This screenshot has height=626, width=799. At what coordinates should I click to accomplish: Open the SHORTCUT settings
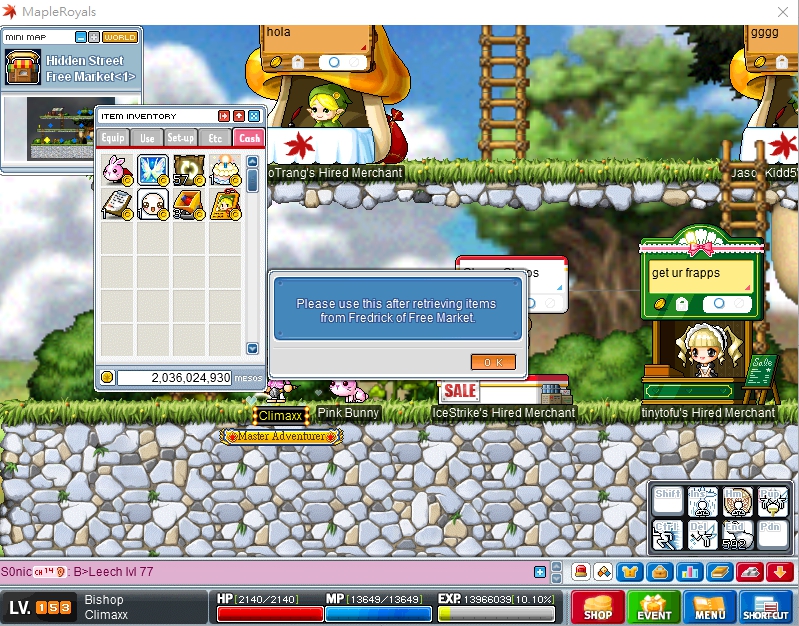pyautogui.click(x=766, y=607)
